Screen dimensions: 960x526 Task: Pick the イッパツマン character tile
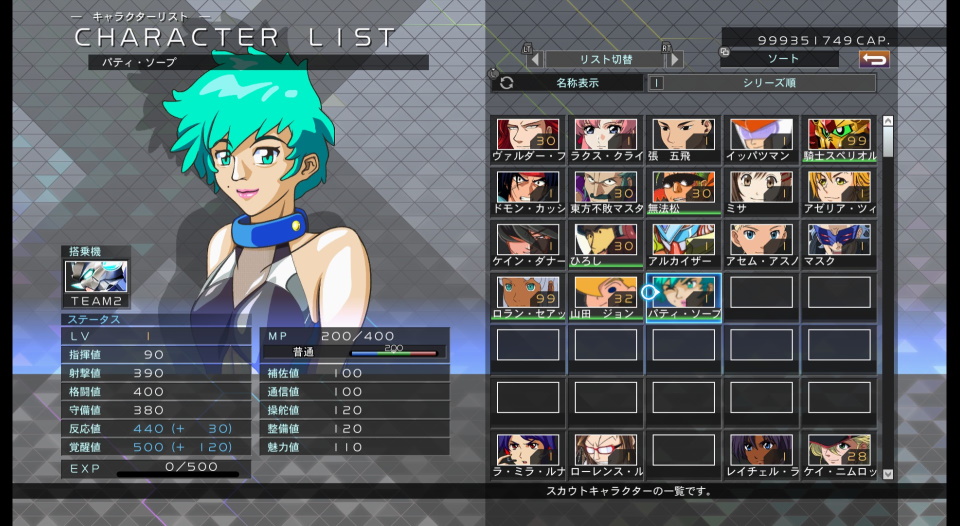(762, 139)
